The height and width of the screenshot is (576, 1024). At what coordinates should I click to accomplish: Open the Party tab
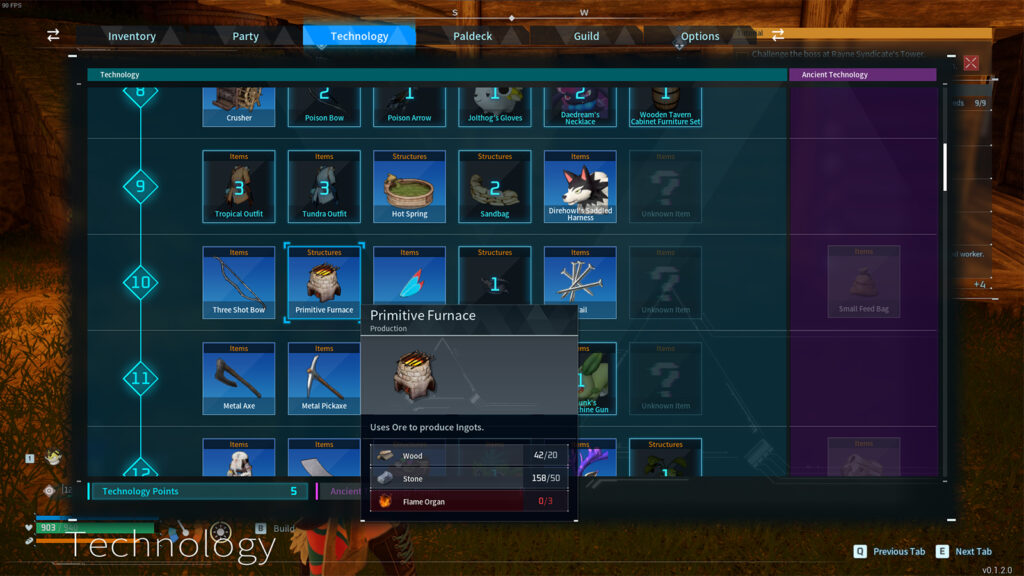[245, 36]
